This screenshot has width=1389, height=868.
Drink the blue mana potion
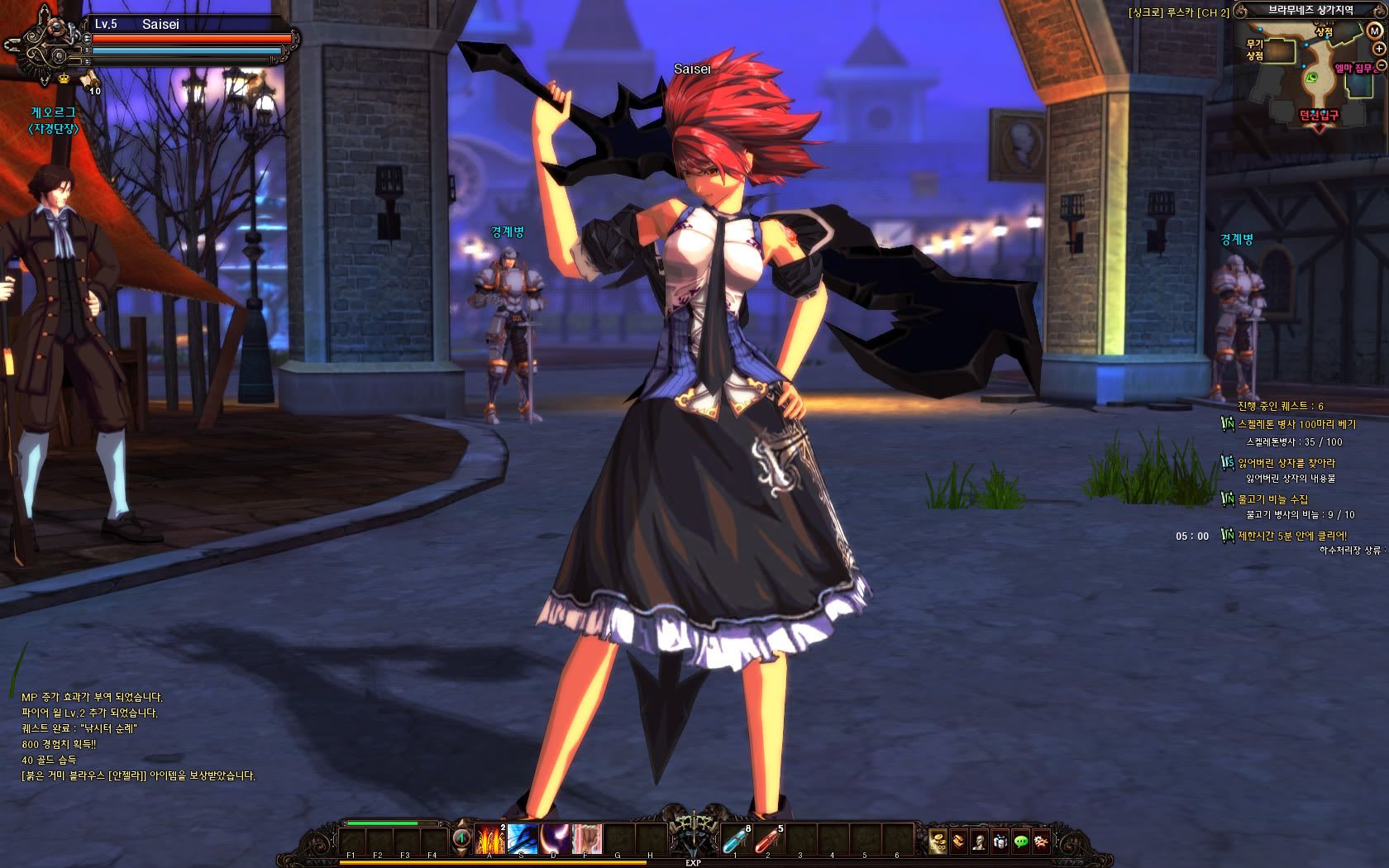735,839
